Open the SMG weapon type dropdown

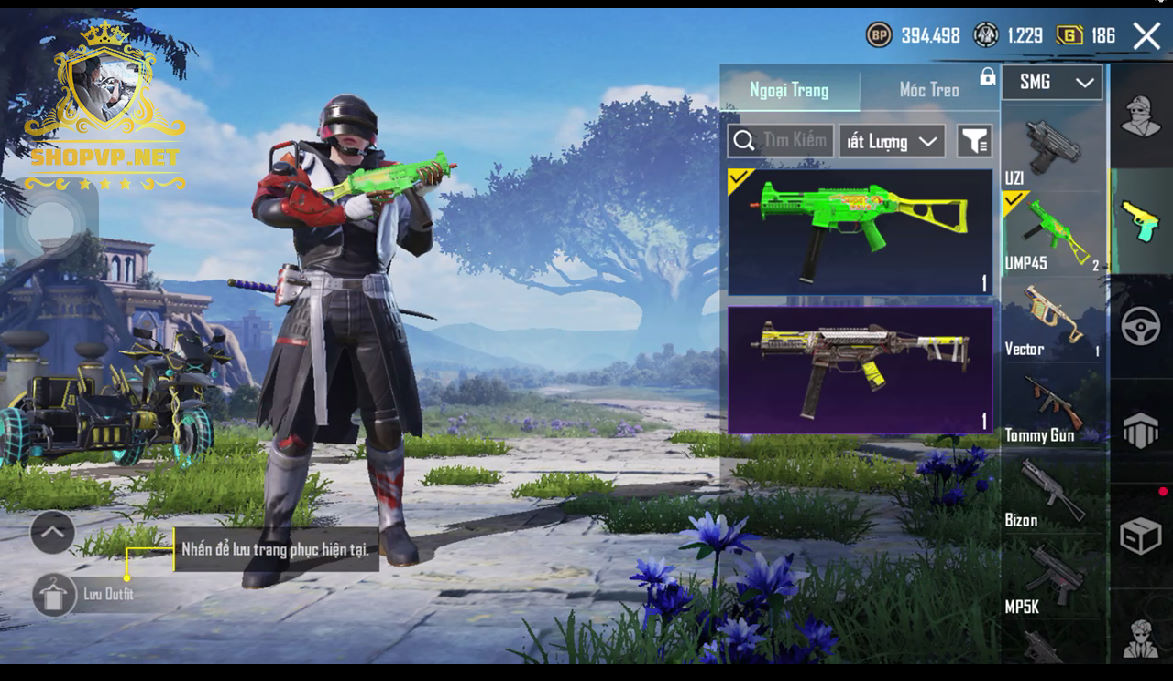point(1052,83)
